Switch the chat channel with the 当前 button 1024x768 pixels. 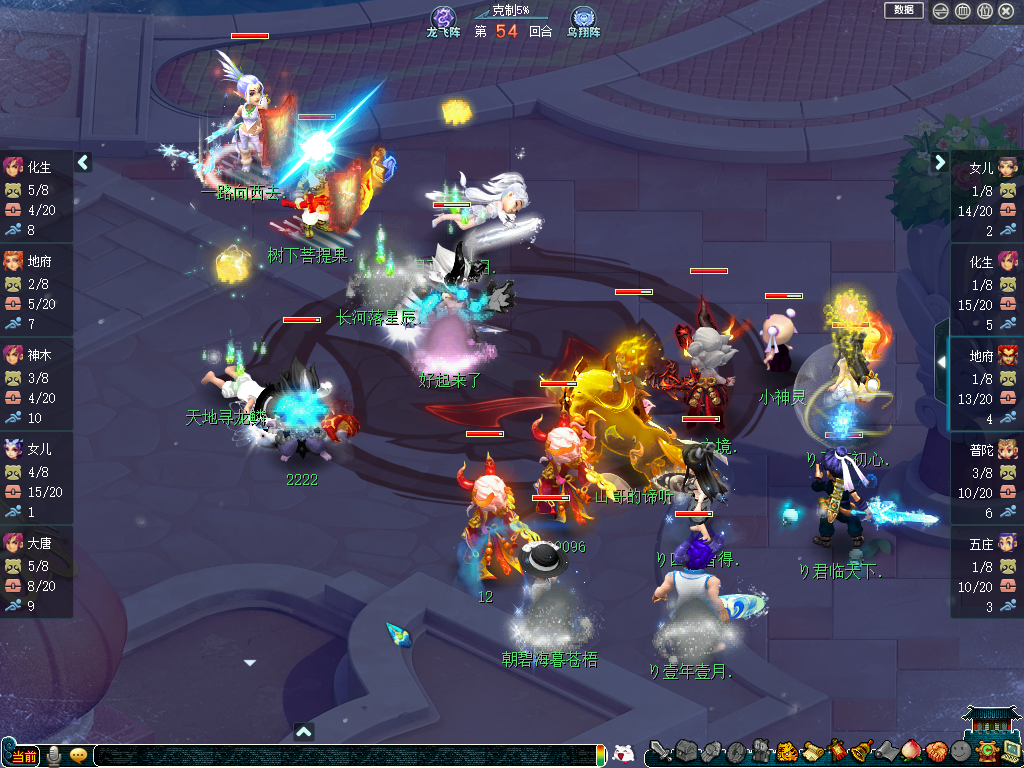(x=24, y=755)
